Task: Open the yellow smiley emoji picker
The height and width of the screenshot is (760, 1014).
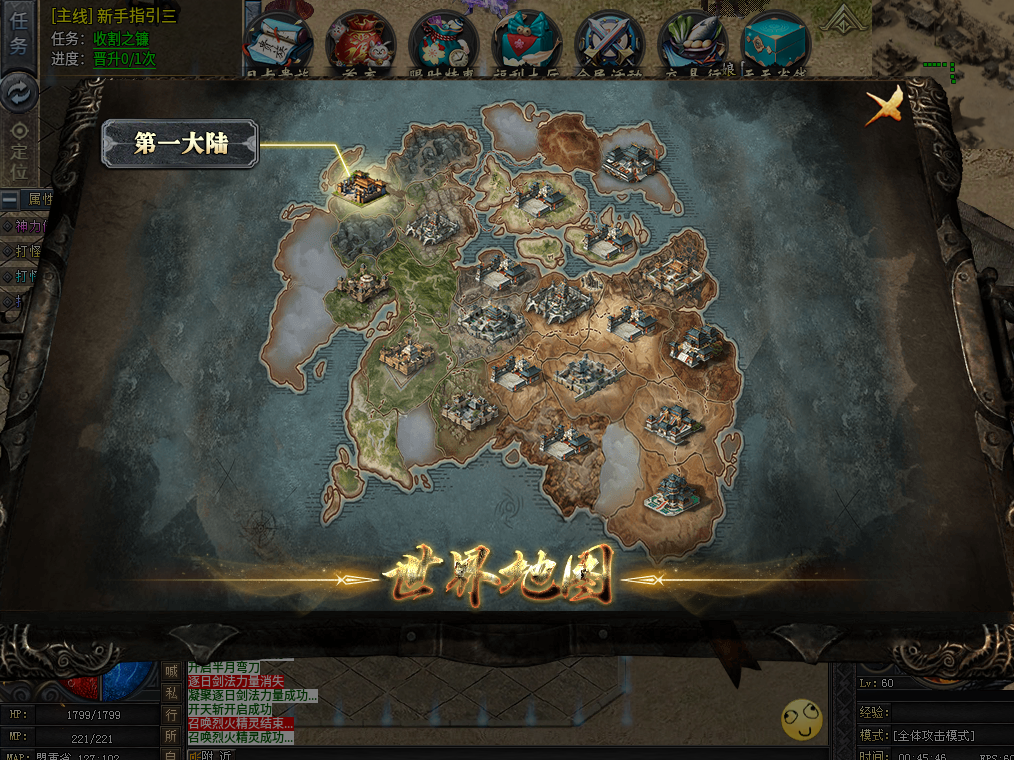Action: [x=802, y=720]
